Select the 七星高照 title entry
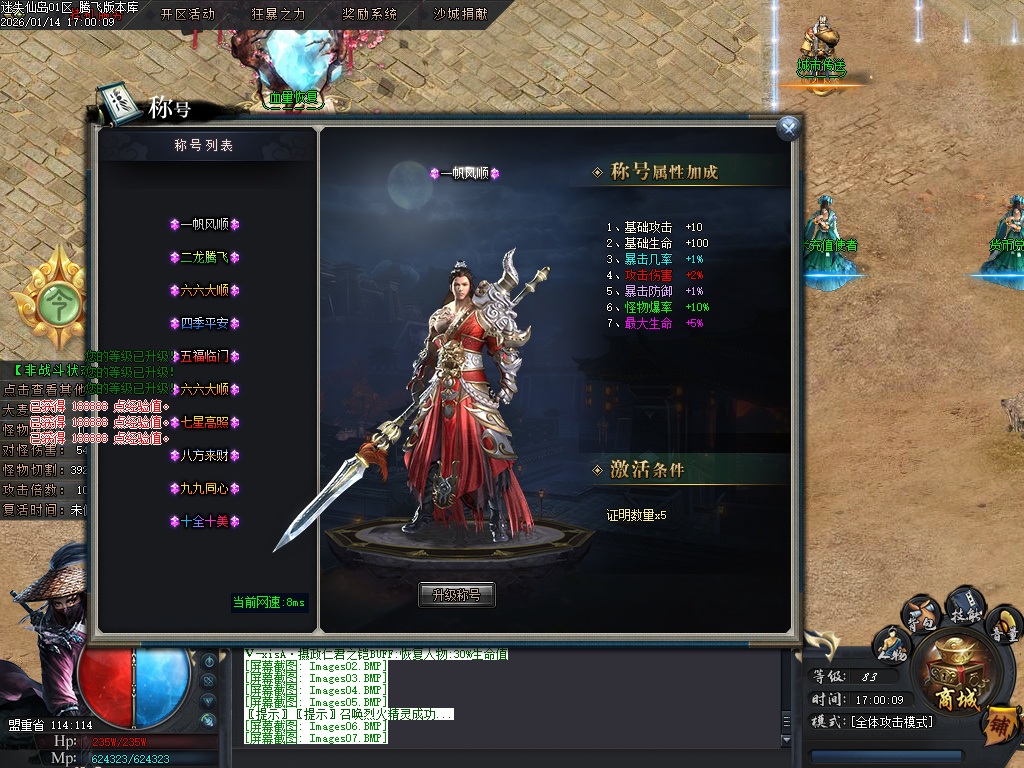The image size is (1024, 768). tap(204, 422)
